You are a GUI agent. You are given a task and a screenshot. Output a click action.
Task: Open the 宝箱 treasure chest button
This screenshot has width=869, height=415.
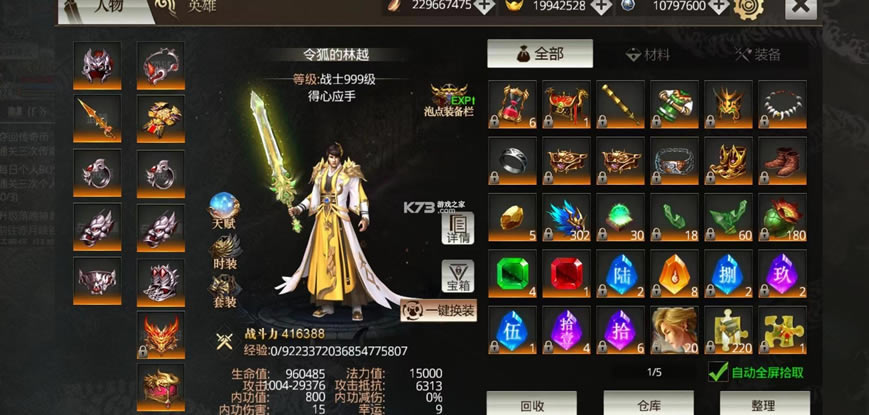click(x=457, y=276)
